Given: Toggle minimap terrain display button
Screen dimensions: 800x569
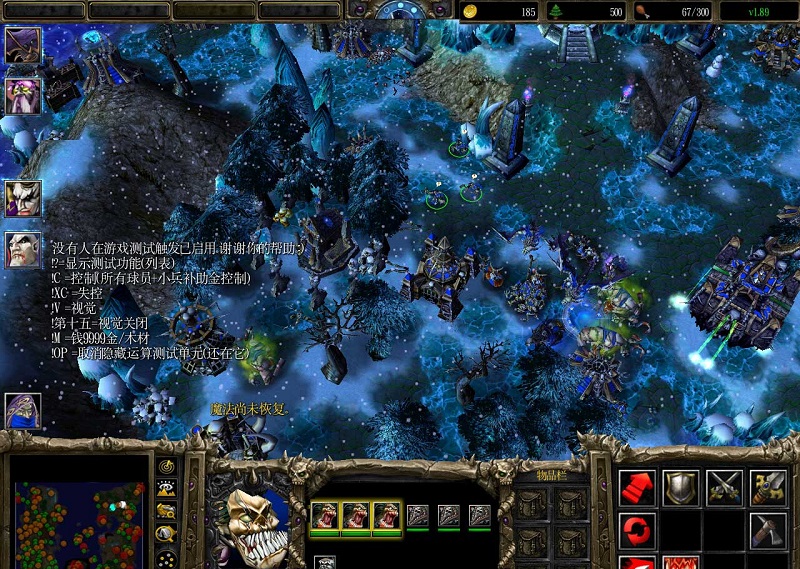Looking at the screenshot, I should point(167,489).
